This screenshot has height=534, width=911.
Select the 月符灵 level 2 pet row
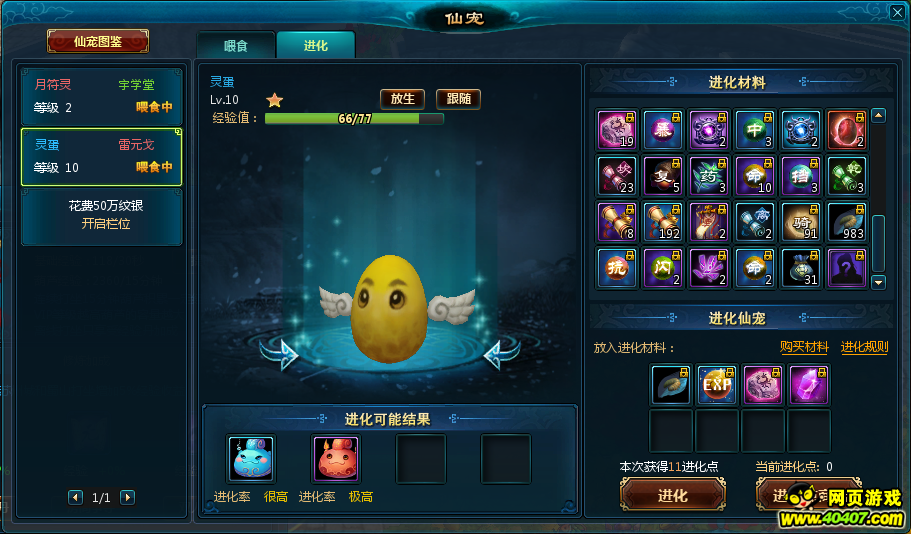click(x=102, y=97)
